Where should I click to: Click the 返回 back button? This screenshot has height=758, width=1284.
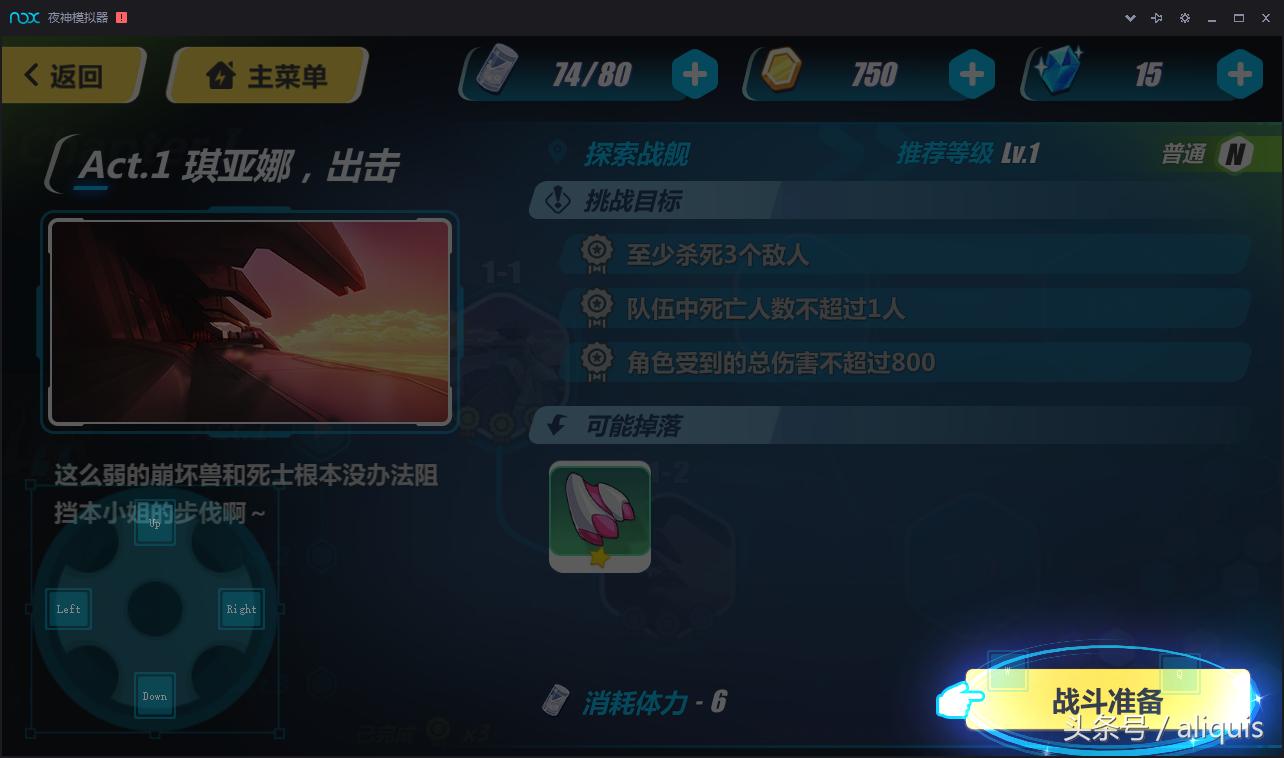tap(70, 74)
